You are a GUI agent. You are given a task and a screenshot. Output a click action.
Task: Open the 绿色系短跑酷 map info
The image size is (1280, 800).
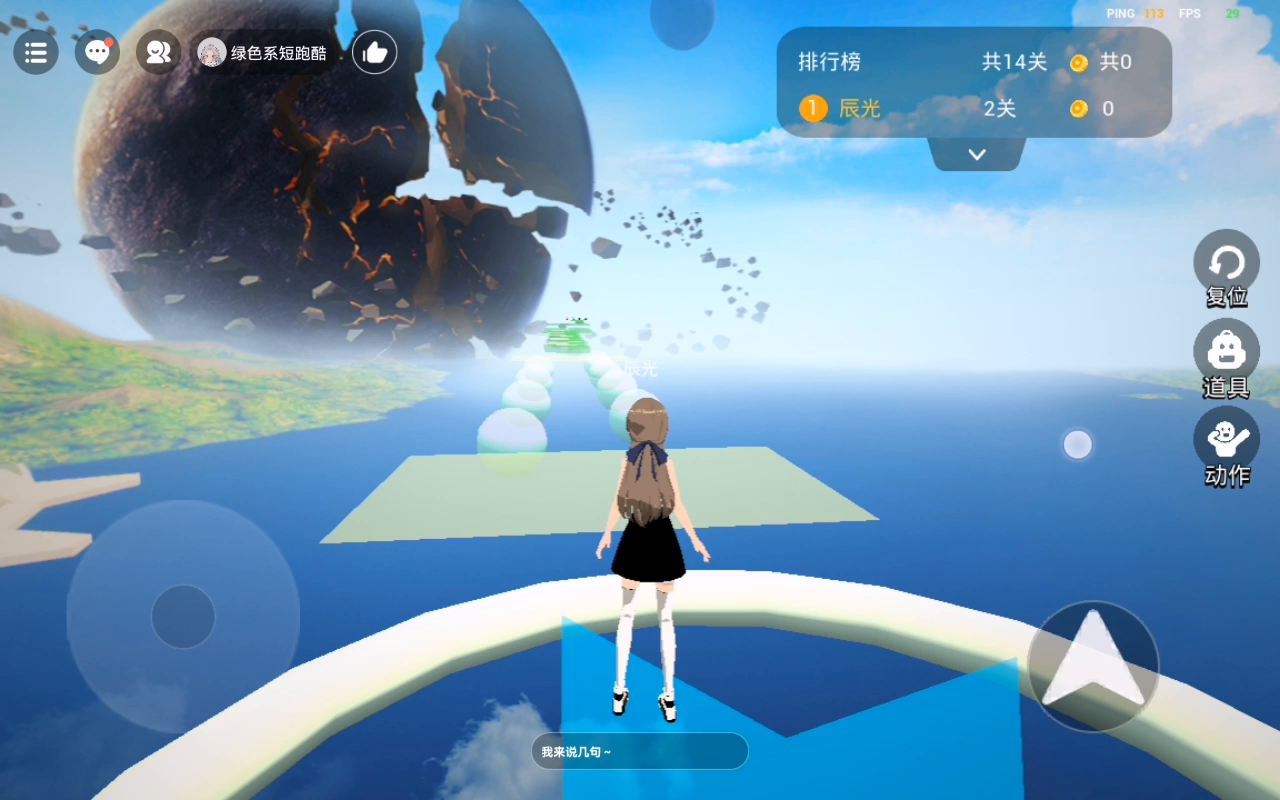(265, 53)
